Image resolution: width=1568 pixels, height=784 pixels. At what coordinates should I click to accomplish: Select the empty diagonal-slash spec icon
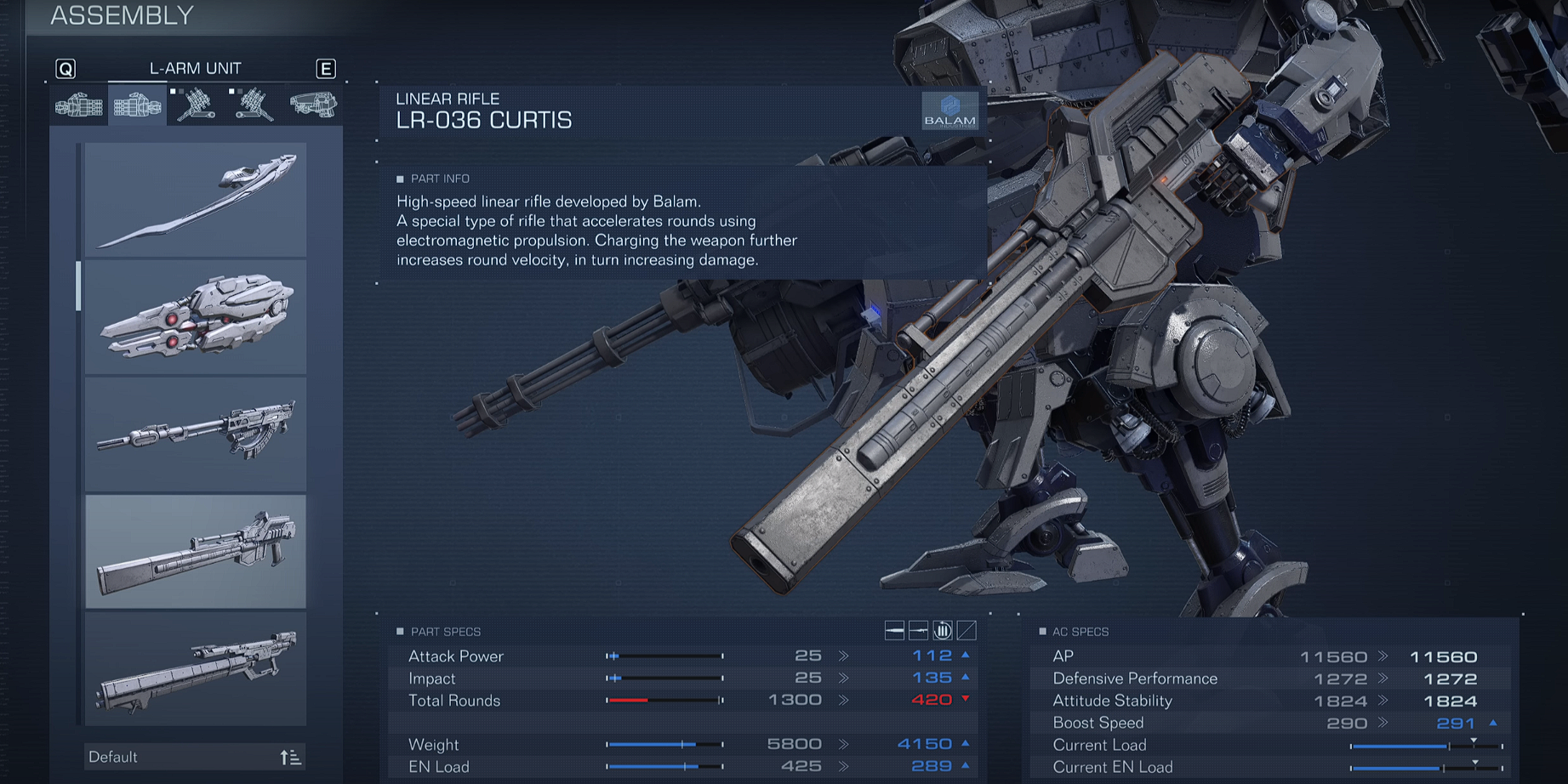point(966,631)
